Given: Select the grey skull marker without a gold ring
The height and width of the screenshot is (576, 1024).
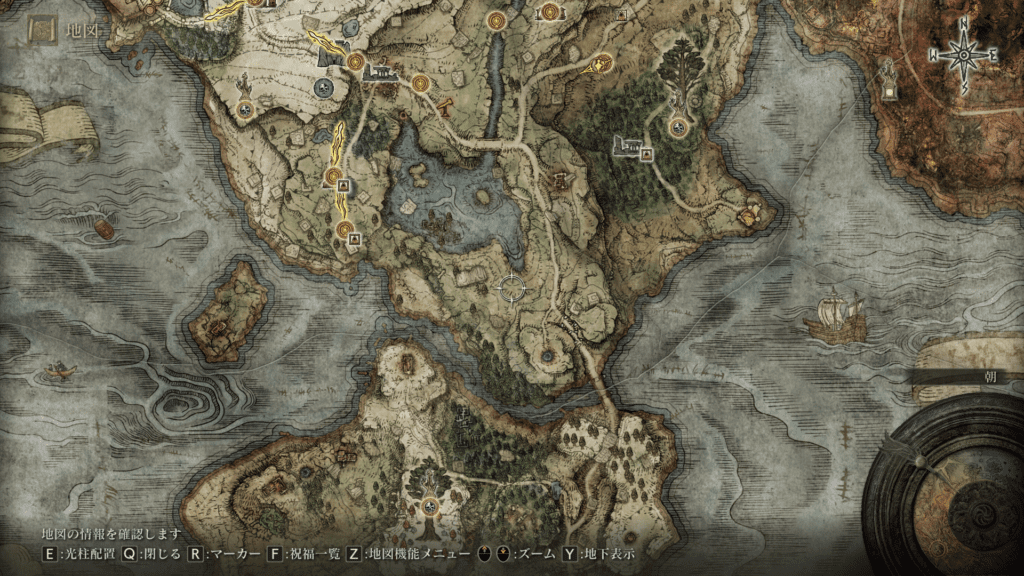Looking at the screenshot, I should (x=322, y=89).
